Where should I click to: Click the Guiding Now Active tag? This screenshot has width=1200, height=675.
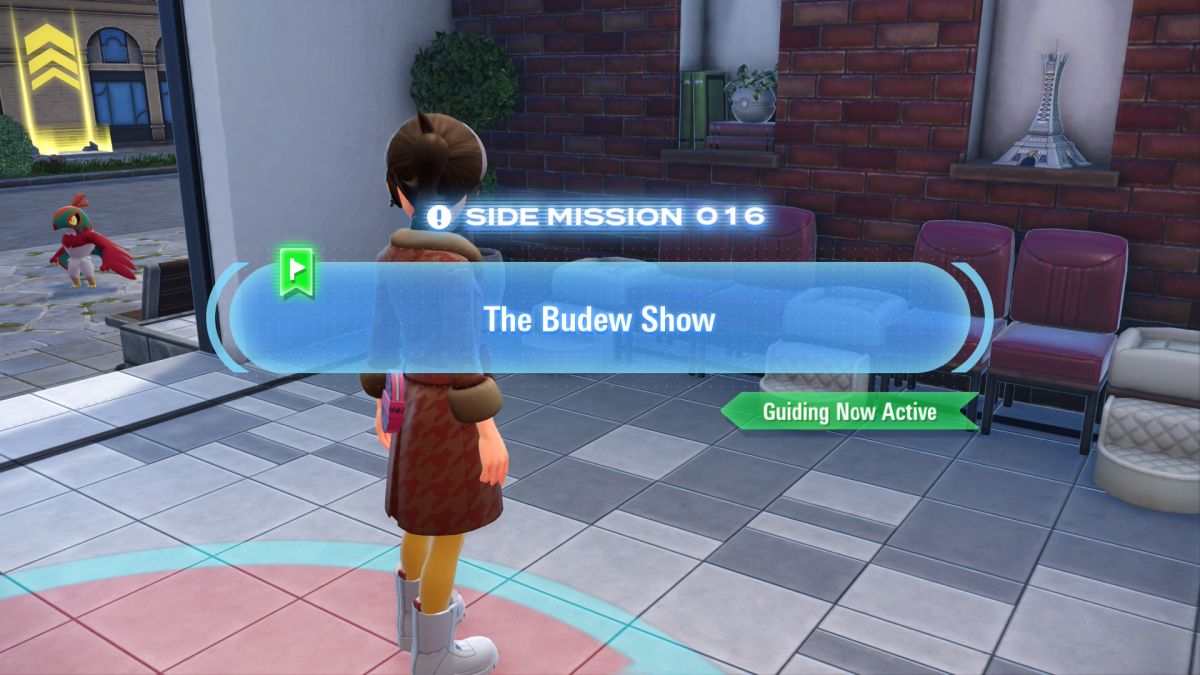(x=849, y=411)
